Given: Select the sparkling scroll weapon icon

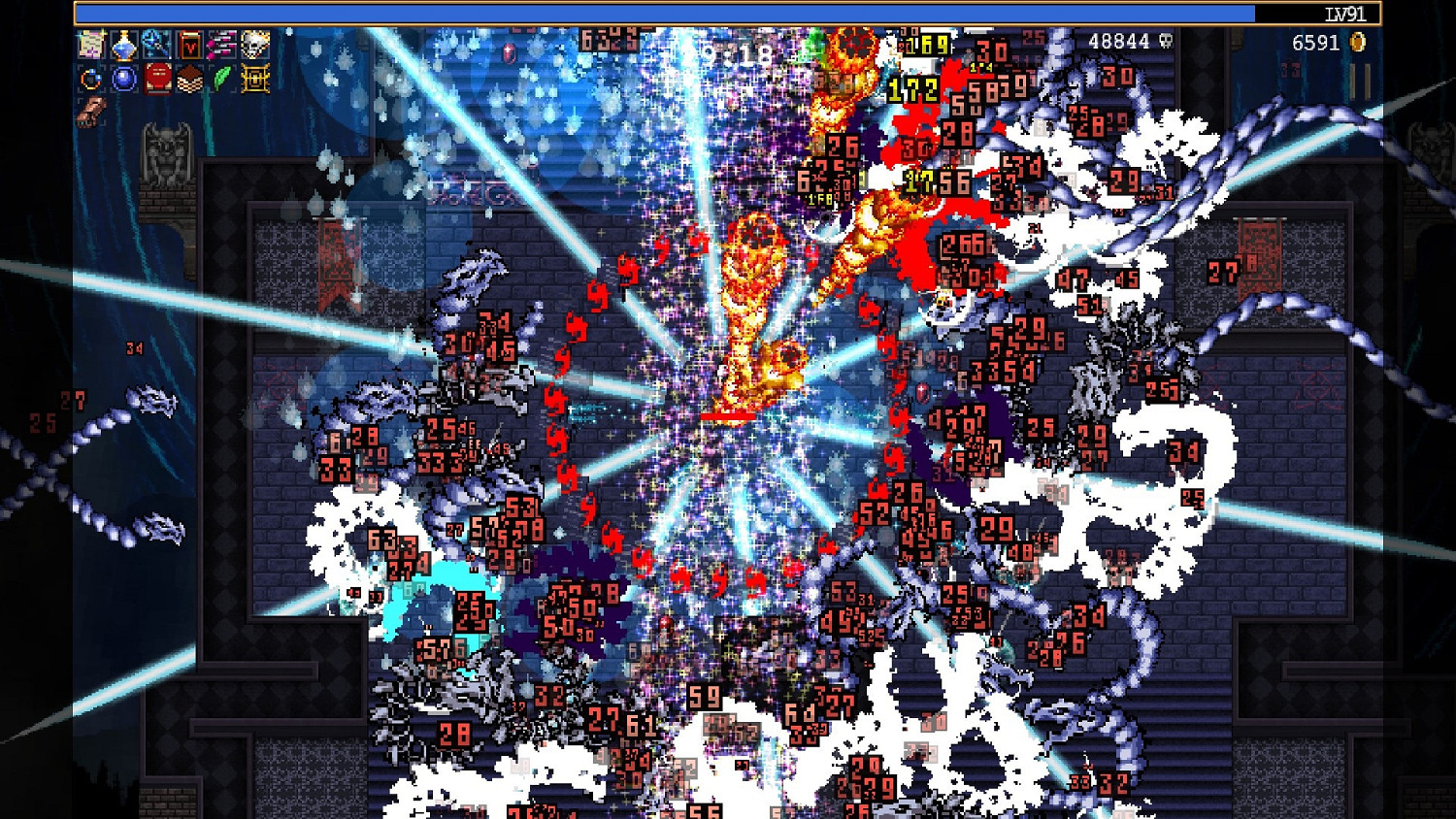Looking at the screenshot, I should pyautogui.click(x=92, y=44).
